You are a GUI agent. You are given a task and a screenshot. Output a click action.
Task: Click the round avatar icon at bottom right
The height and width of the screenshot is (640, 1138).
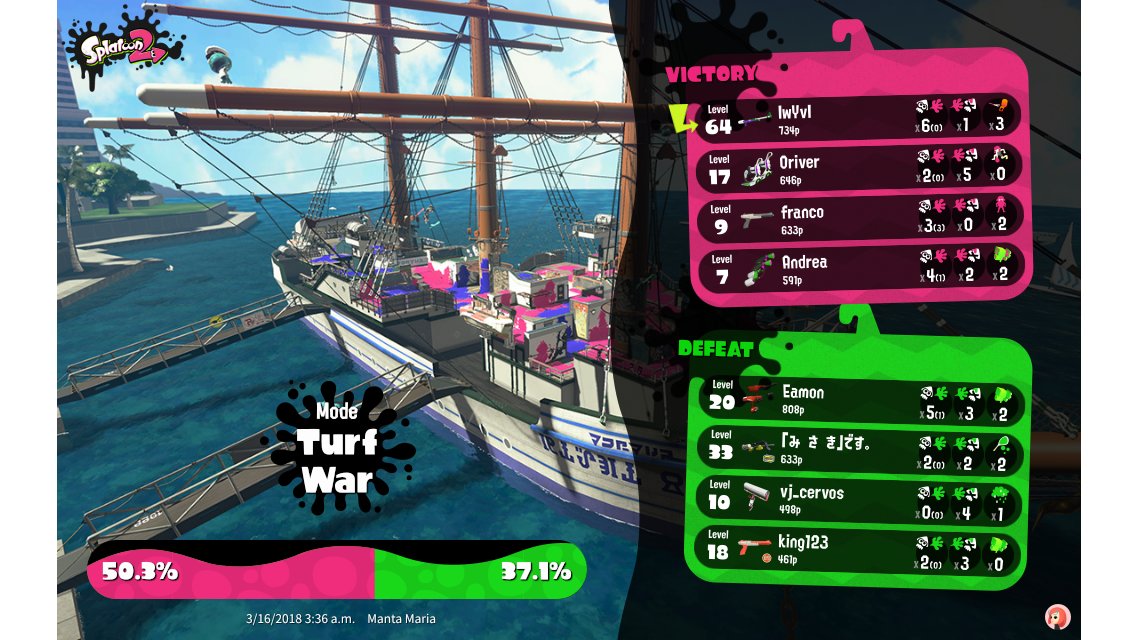pos(1056,616)
